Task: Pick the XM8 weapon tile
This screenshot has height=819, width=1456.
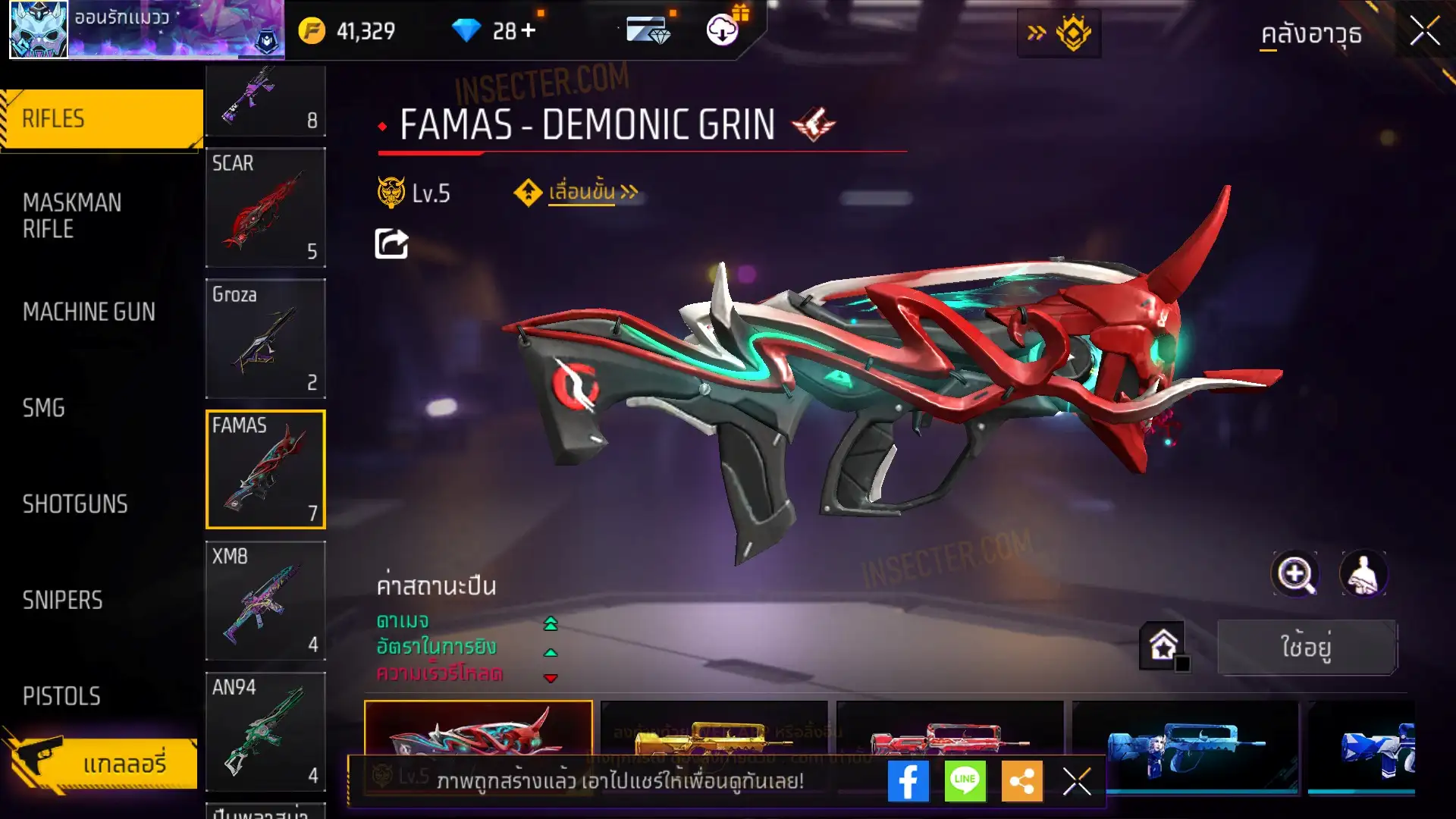Action: coord(265,601)
